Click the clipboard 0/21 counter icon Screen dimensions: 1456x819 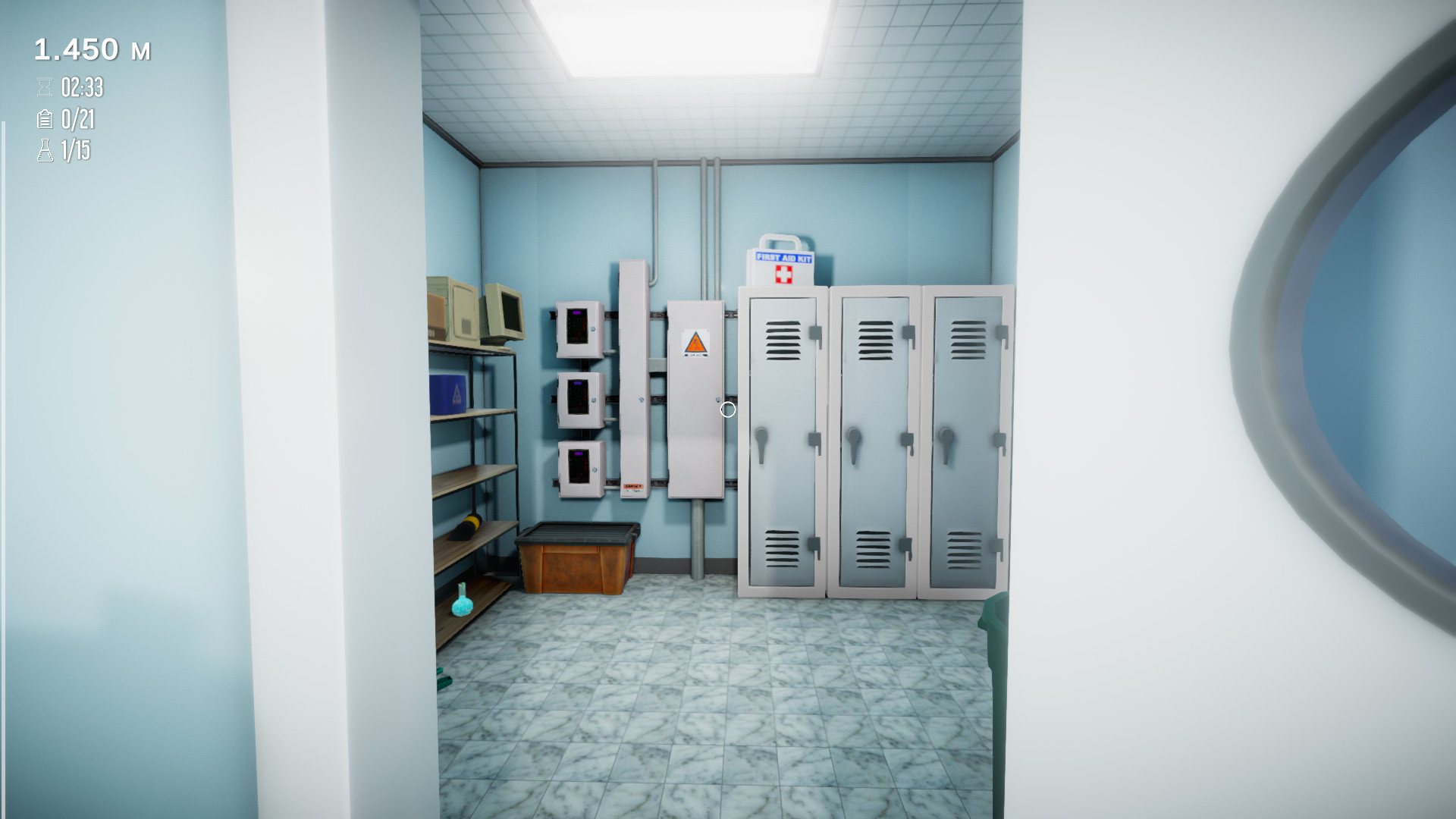pos(44,120)
